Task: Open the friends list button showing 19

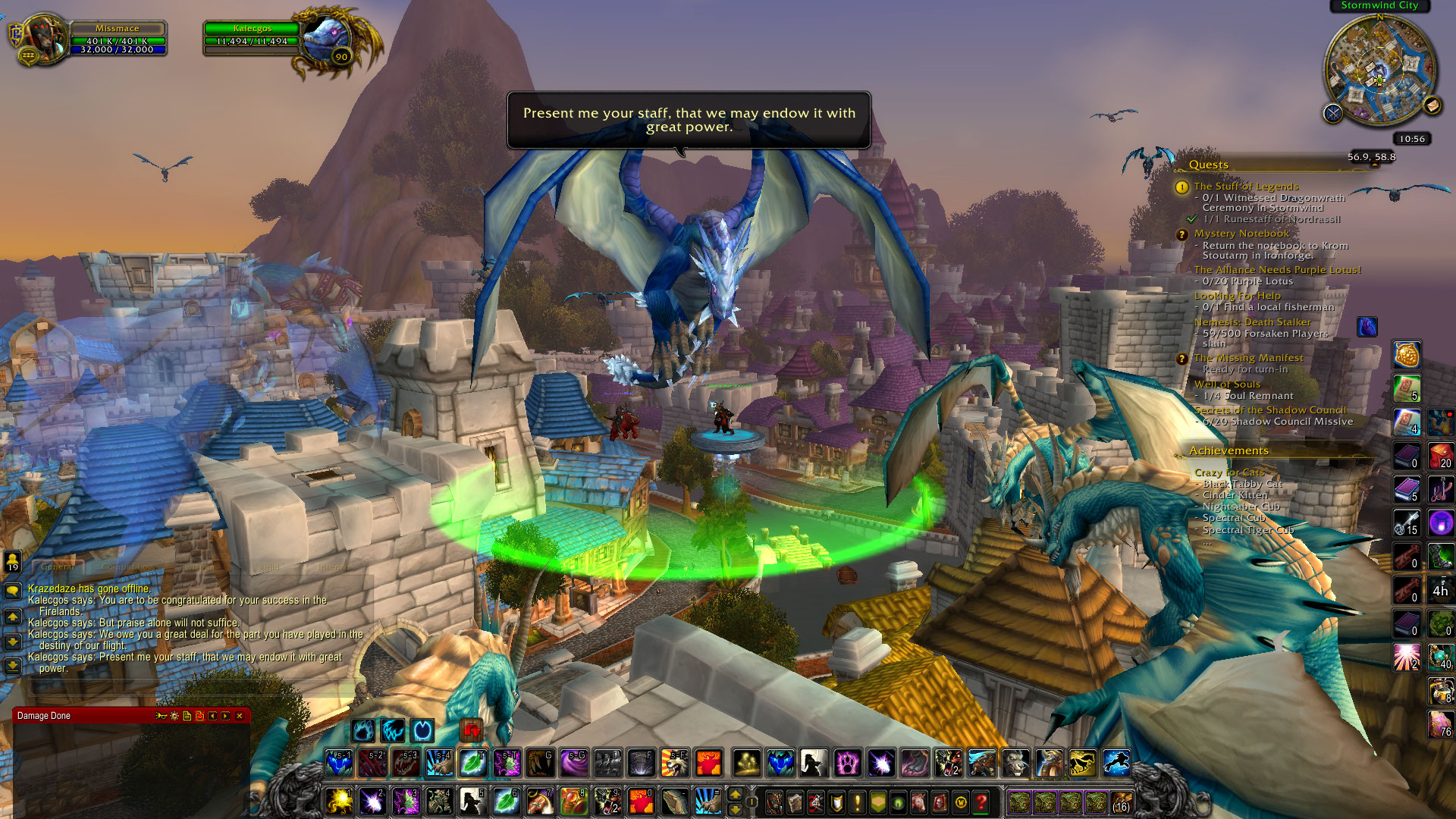Action: tap(13, 562)
